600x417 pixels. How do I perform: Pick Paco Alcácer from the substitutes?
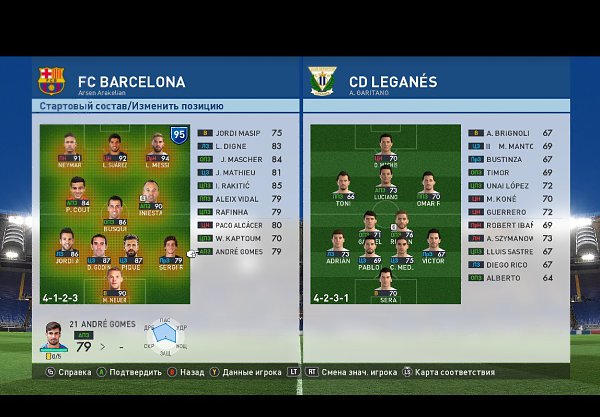tap(240, 225)
